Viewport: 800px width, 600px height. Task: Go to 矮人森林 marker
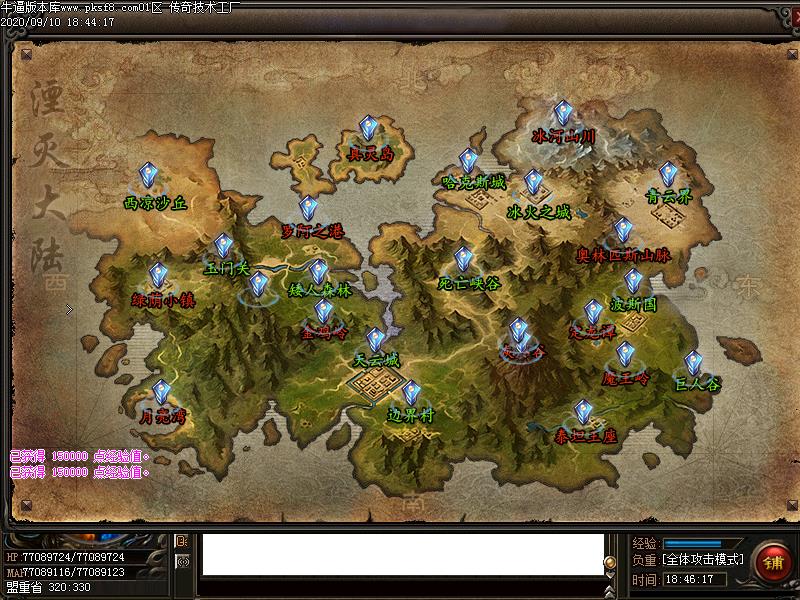[x=318, y=272]
